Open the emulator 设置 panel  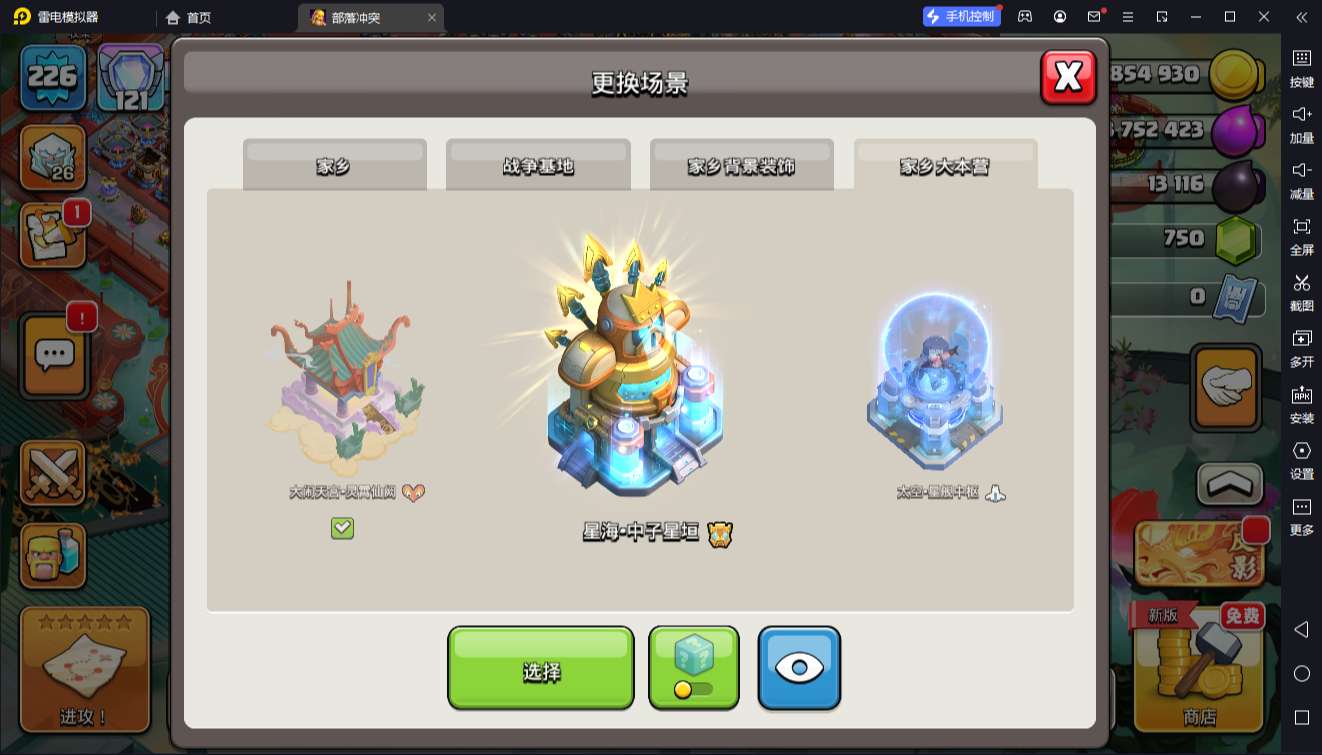pyautogui.click(x=1301, y=458)
